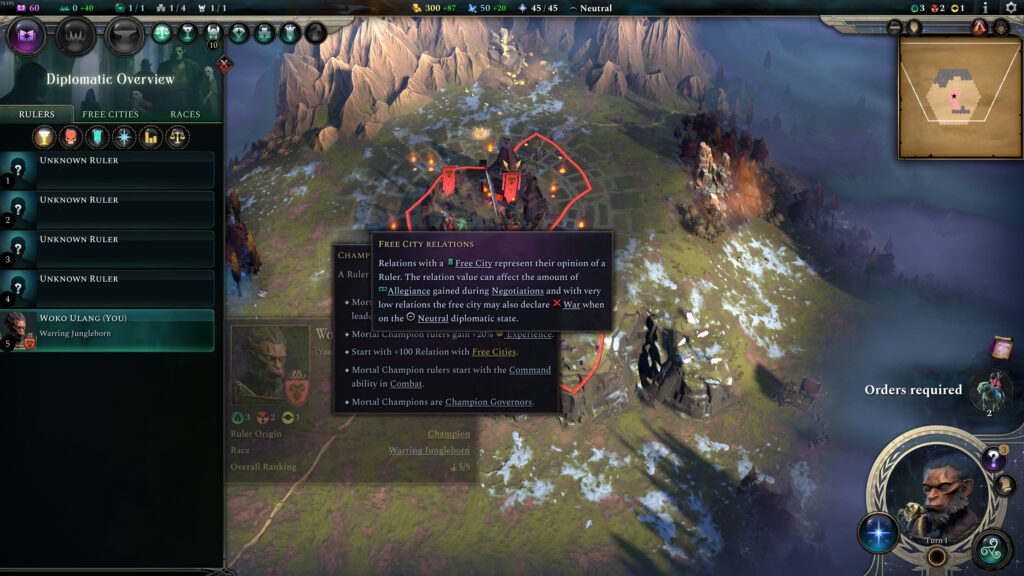
Task: Switch to the Free Cities tab
Action: [110, 114]
